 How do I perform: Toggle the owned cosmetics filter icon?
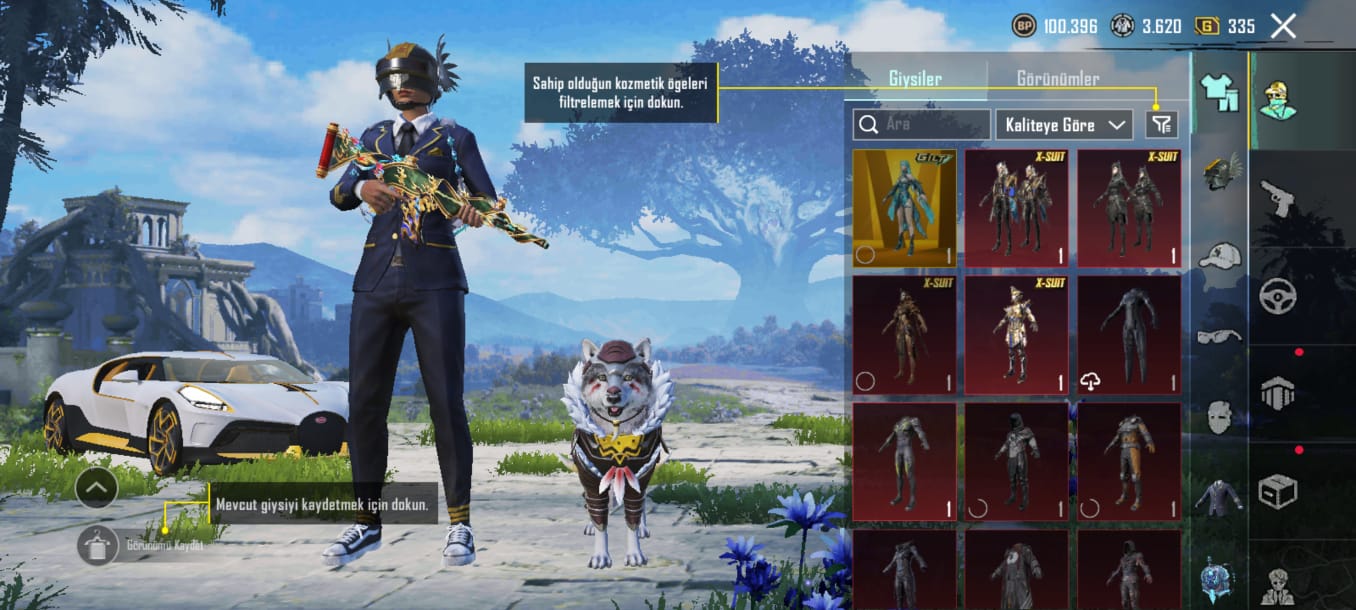[x=1162, y=124]
